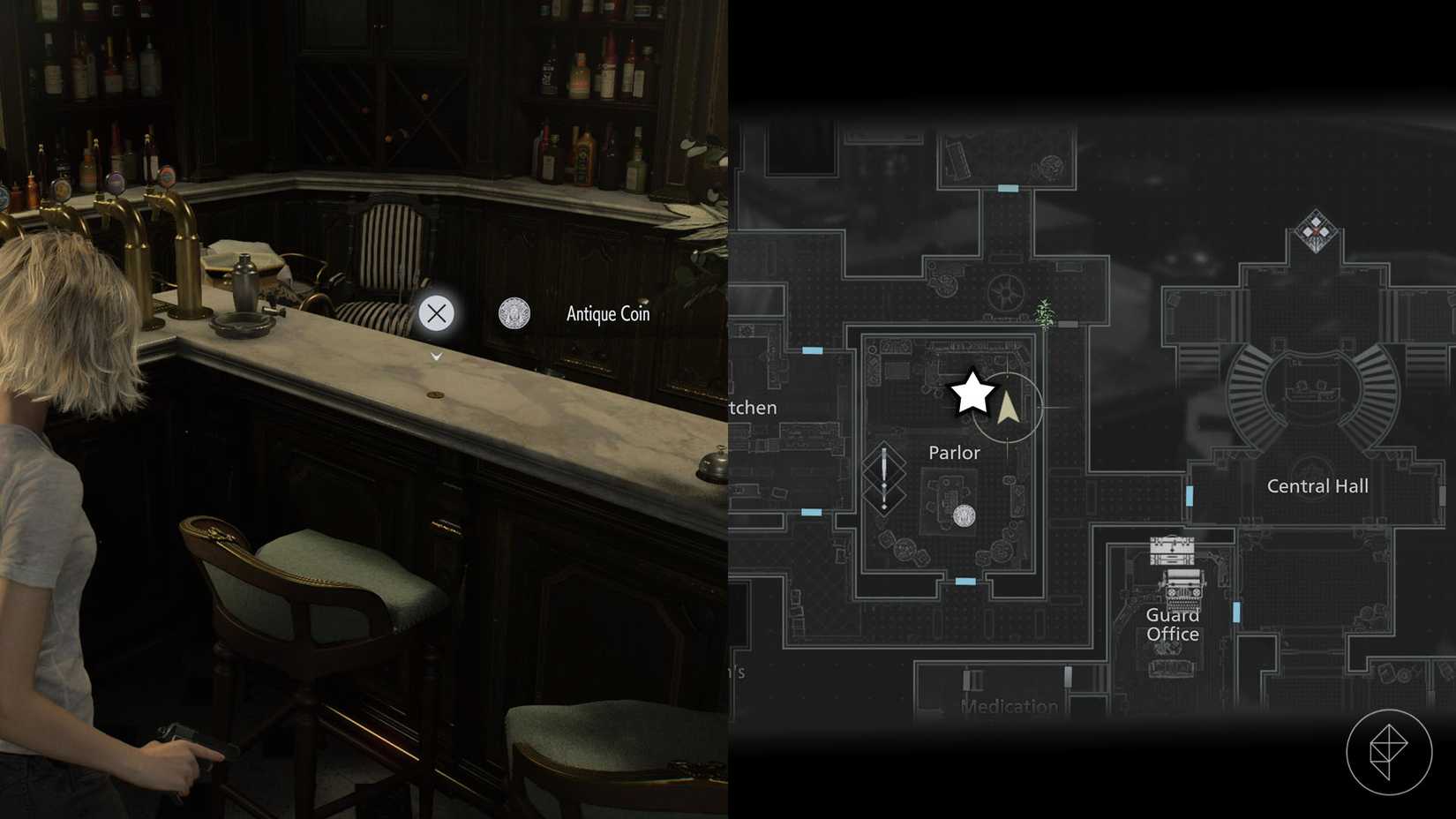
Task: Click the Central Hall room label
Action: 1317,485
